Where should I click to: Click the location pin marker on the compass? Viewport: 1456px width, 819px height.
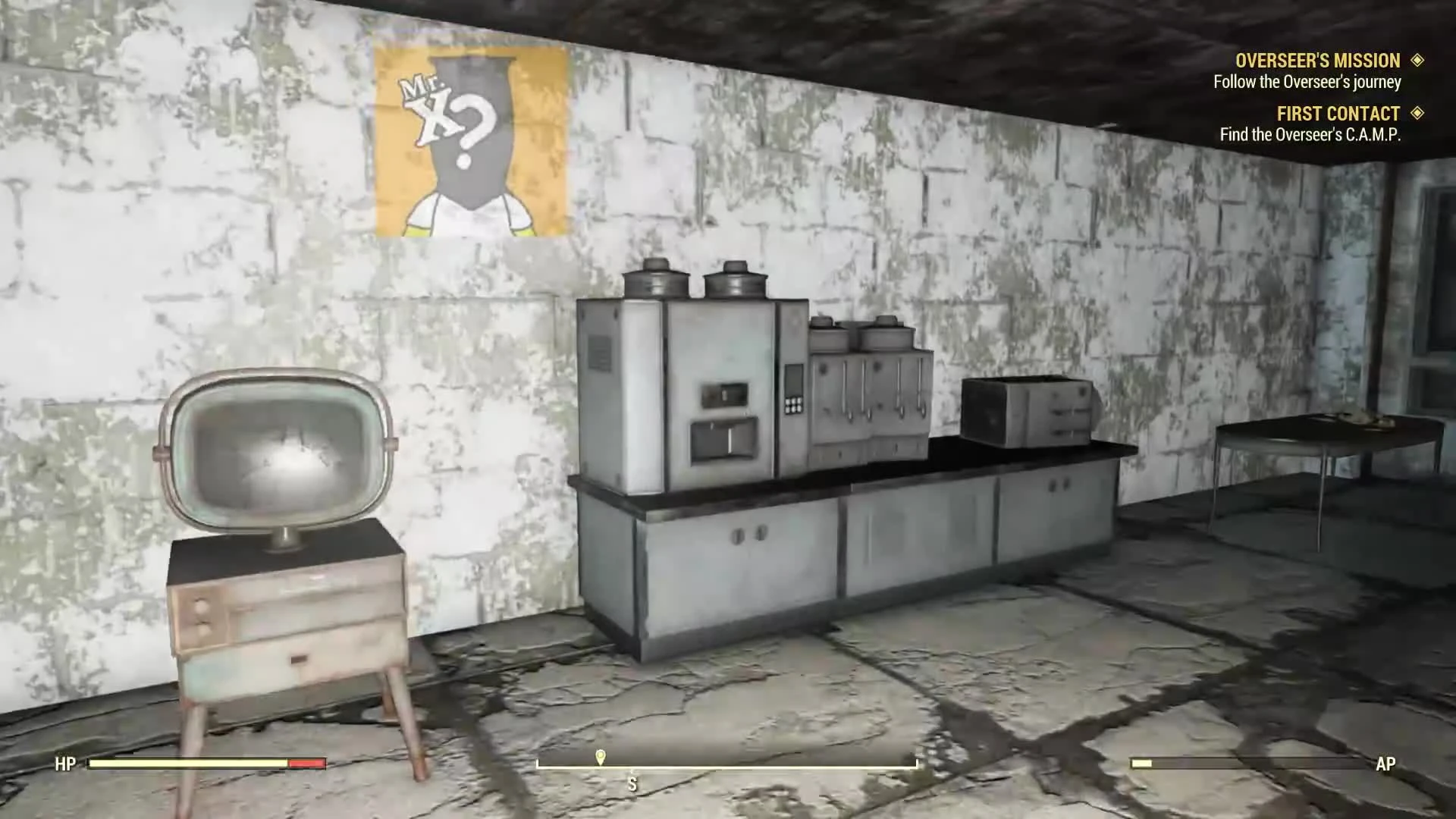pos(601,756)
